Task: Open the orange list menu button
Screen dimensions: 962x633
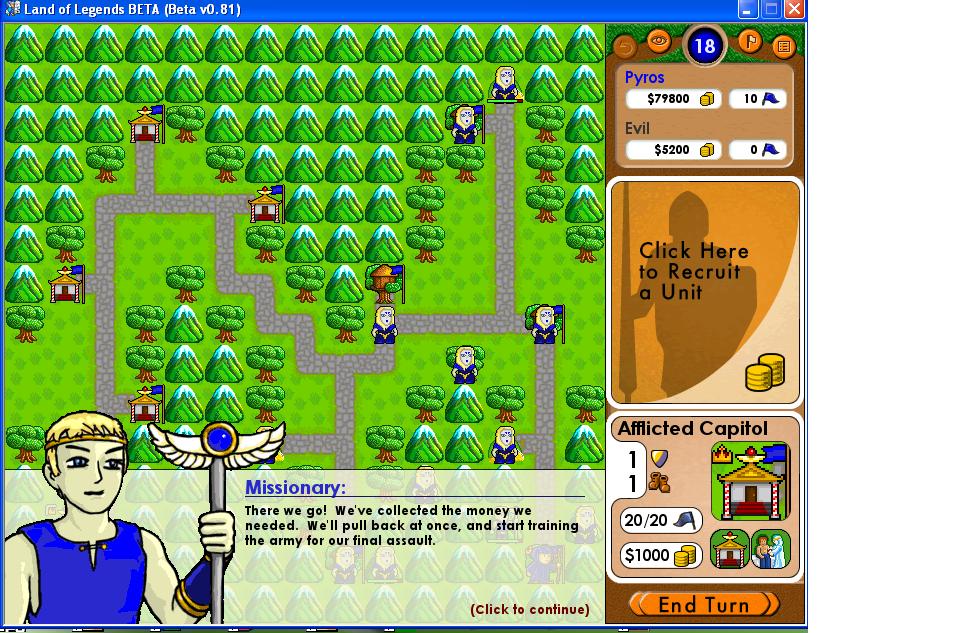Action: [783, 46]
